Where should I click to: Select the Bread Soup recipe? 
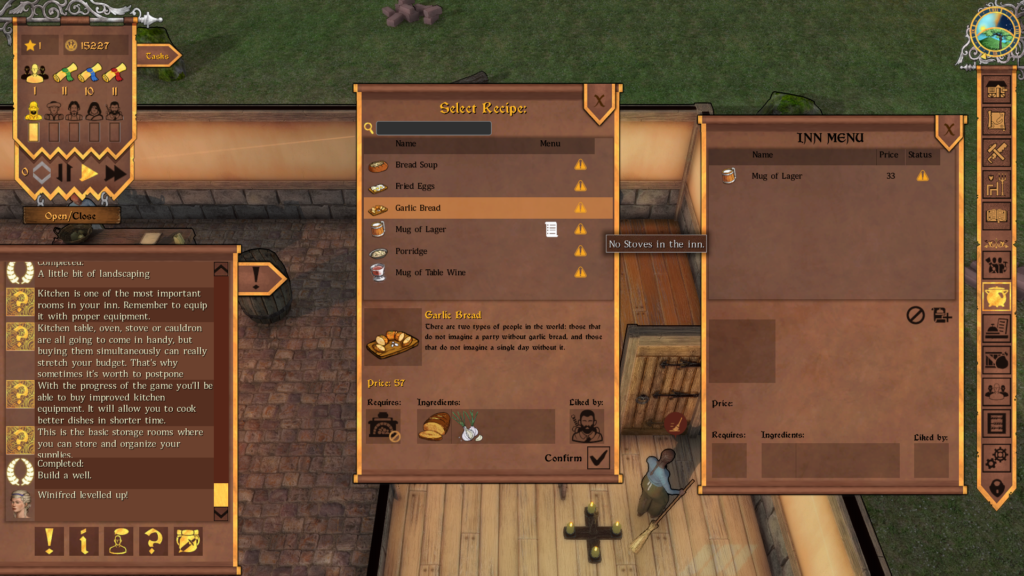[416, 165]
